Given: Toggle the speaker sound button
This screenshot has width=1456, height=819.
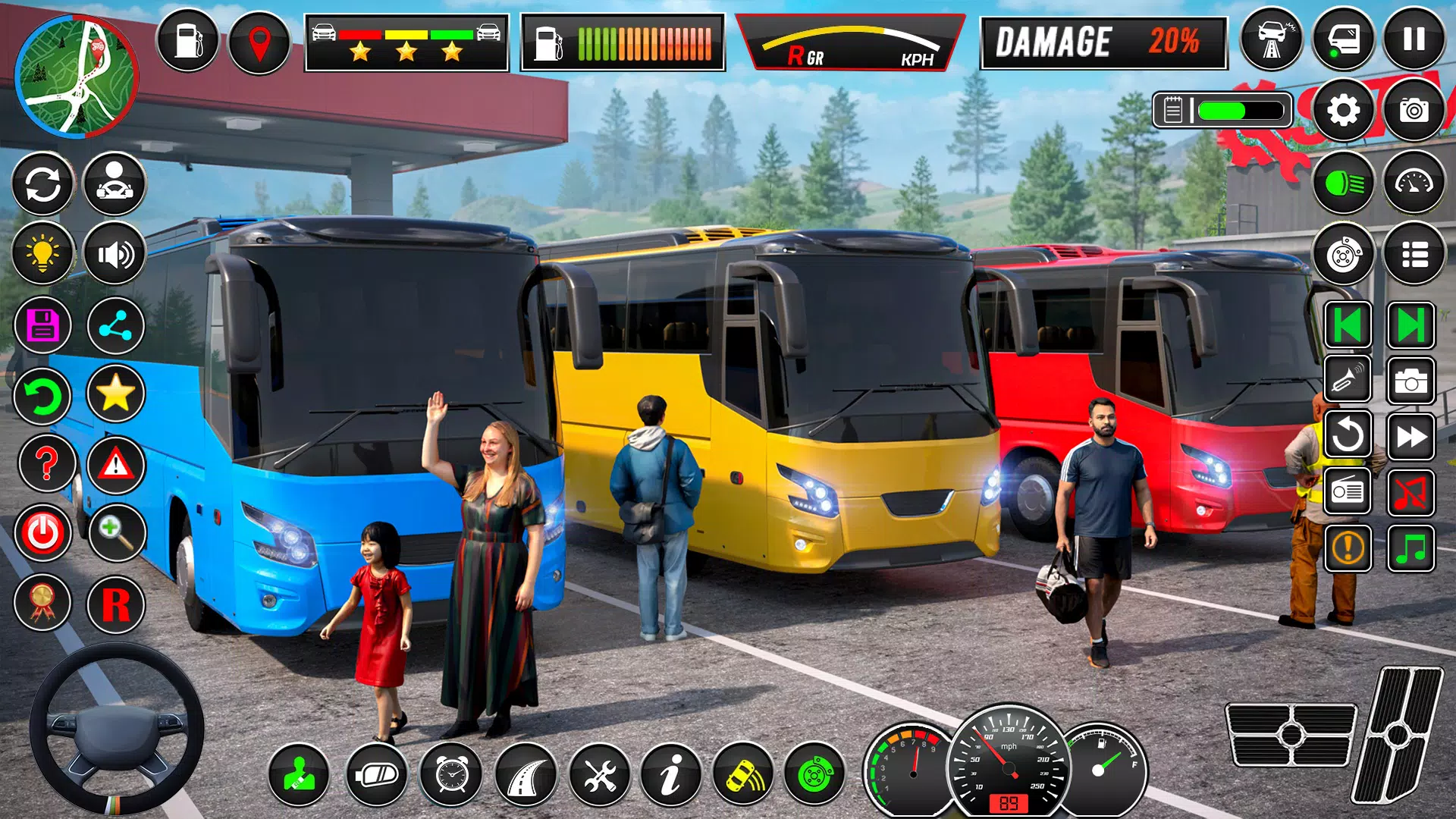Looking at the screenshot, I should tap(115, 253).
